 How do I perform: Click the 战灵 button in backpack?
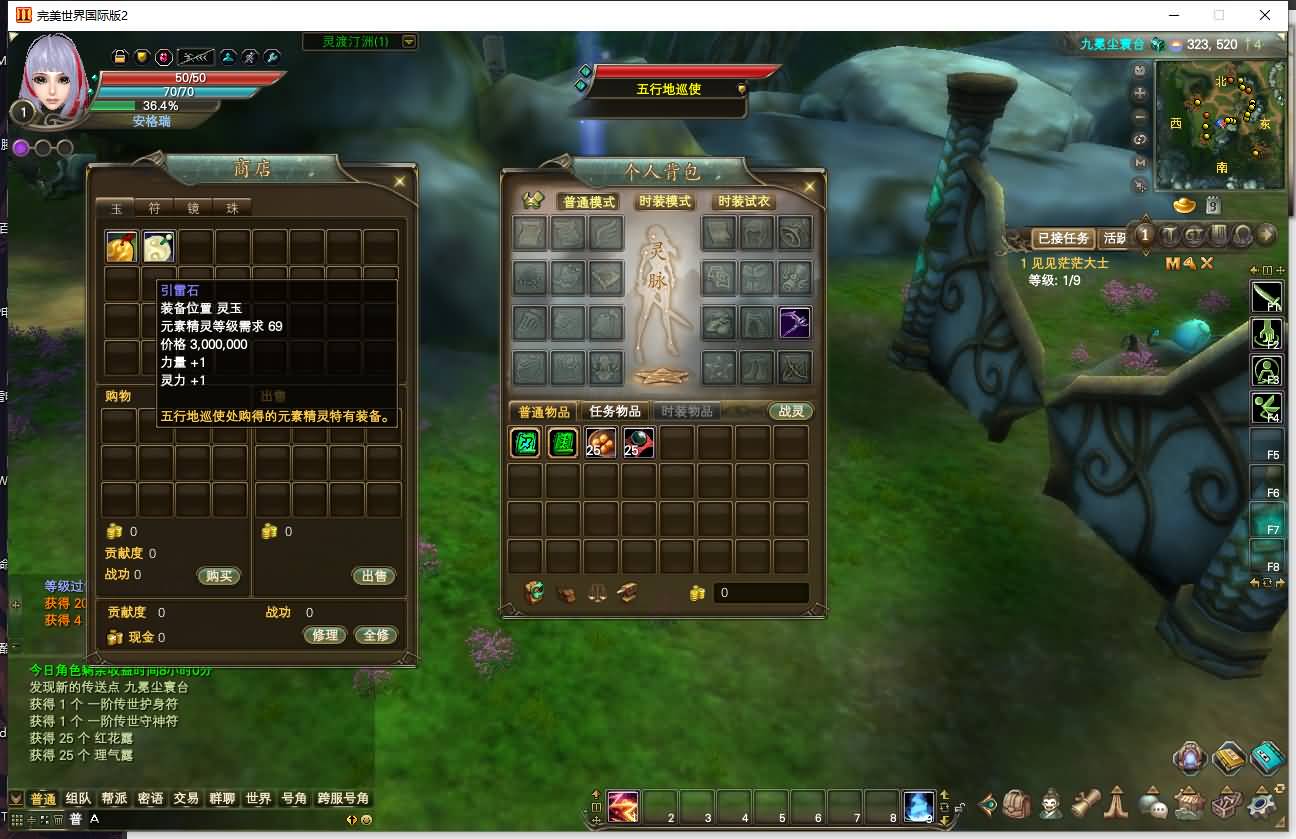click(x=790, y=411)
